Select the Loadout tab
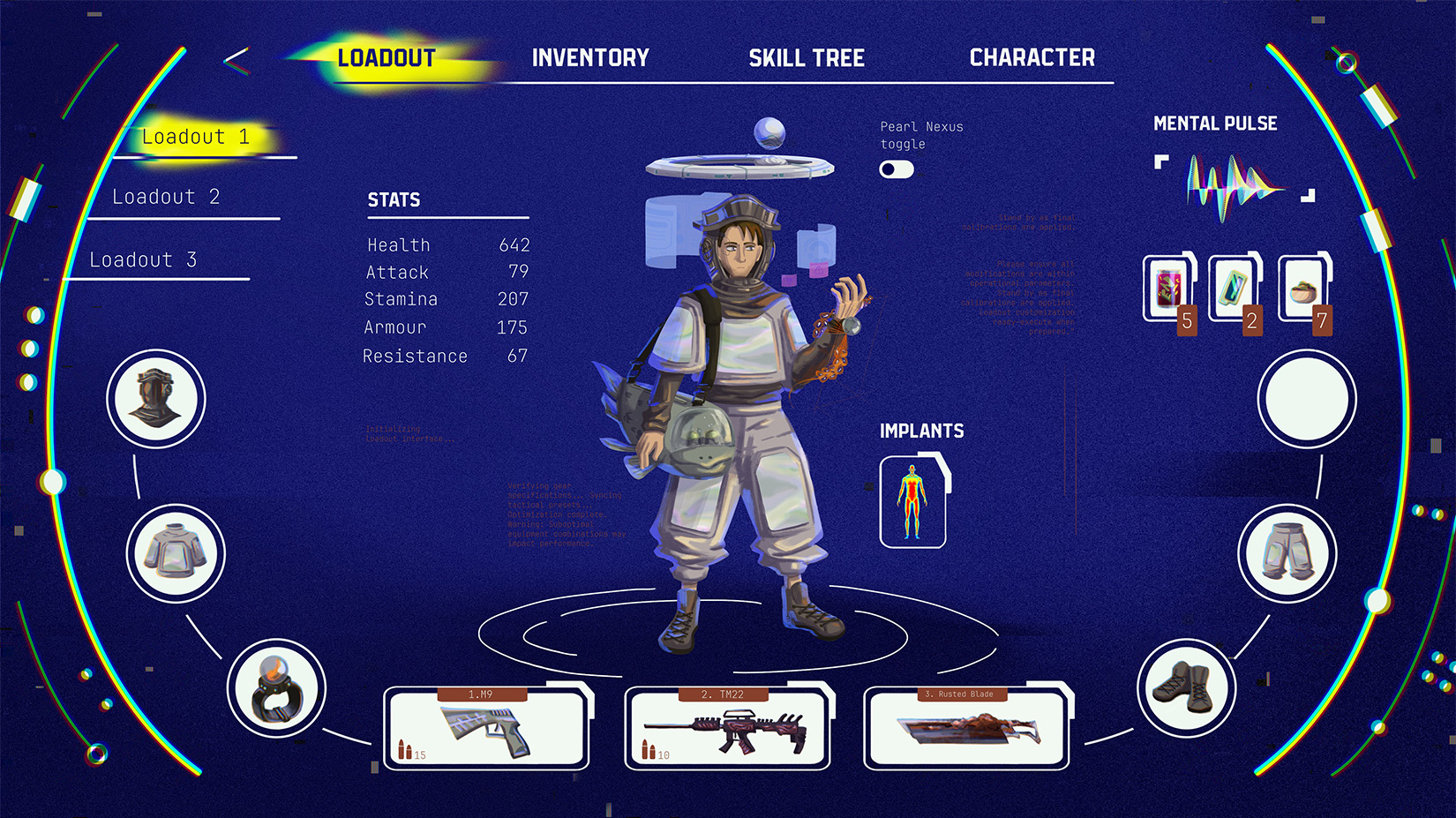 coord(387,58)
